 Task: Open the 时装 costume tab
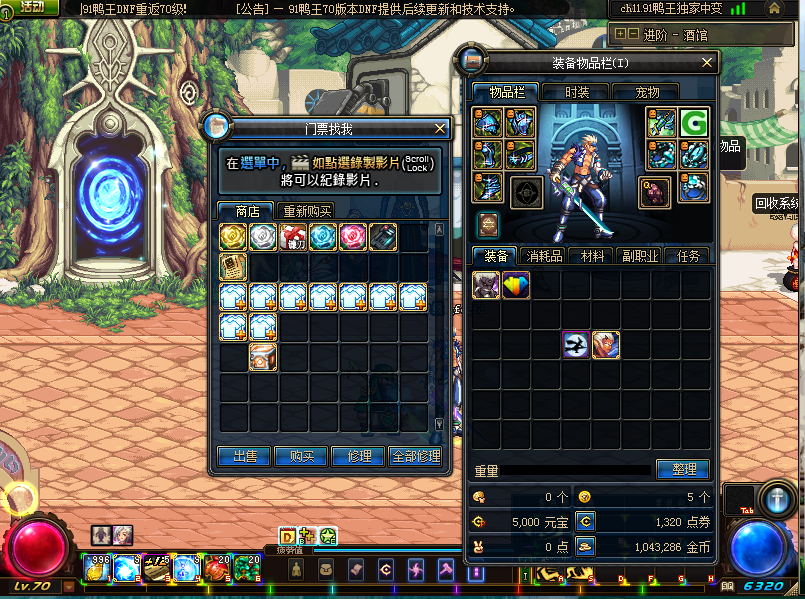pyautogui.click(x=577, y=92)
